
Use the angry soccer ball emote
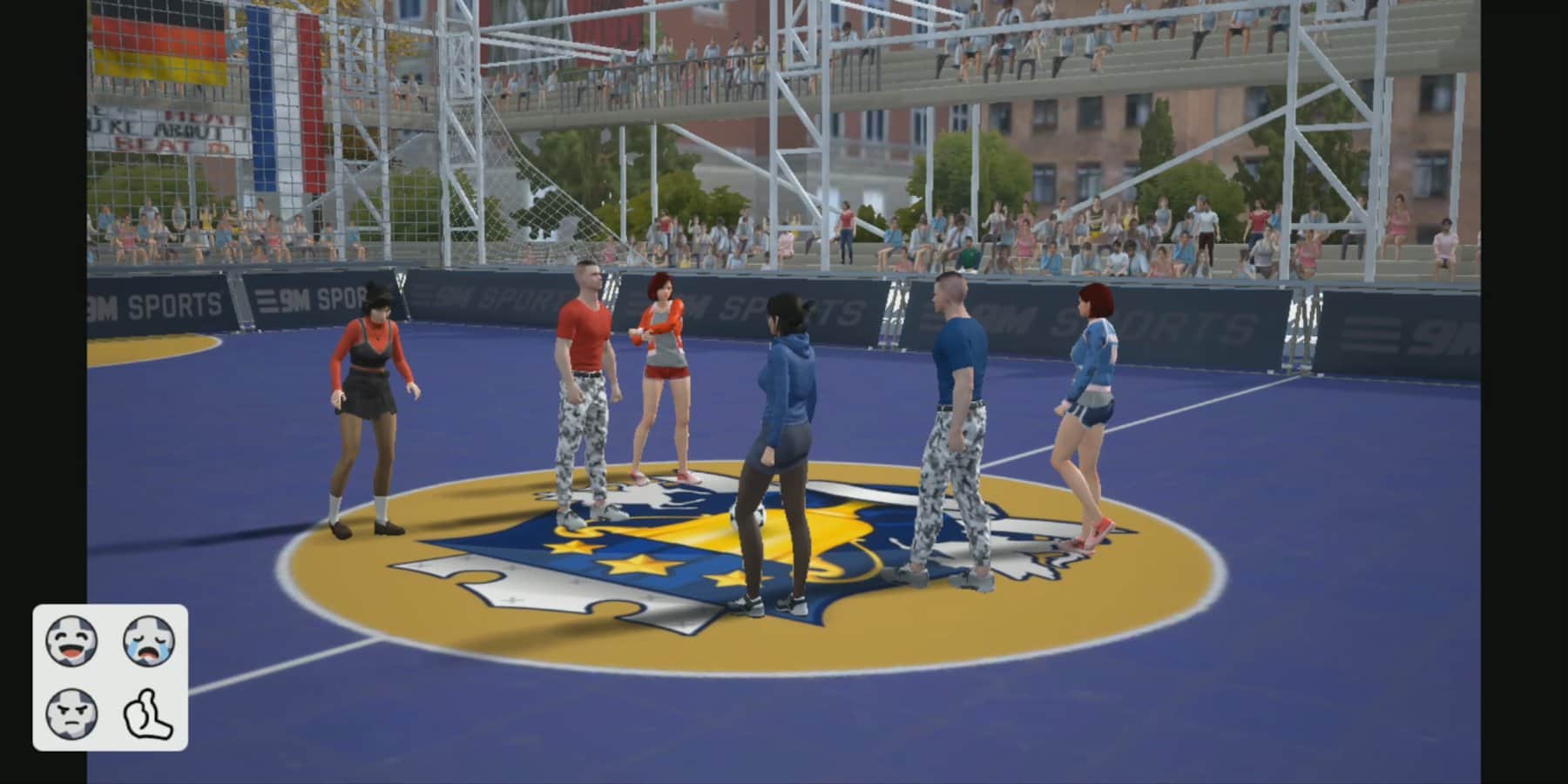tap(71, 713)
